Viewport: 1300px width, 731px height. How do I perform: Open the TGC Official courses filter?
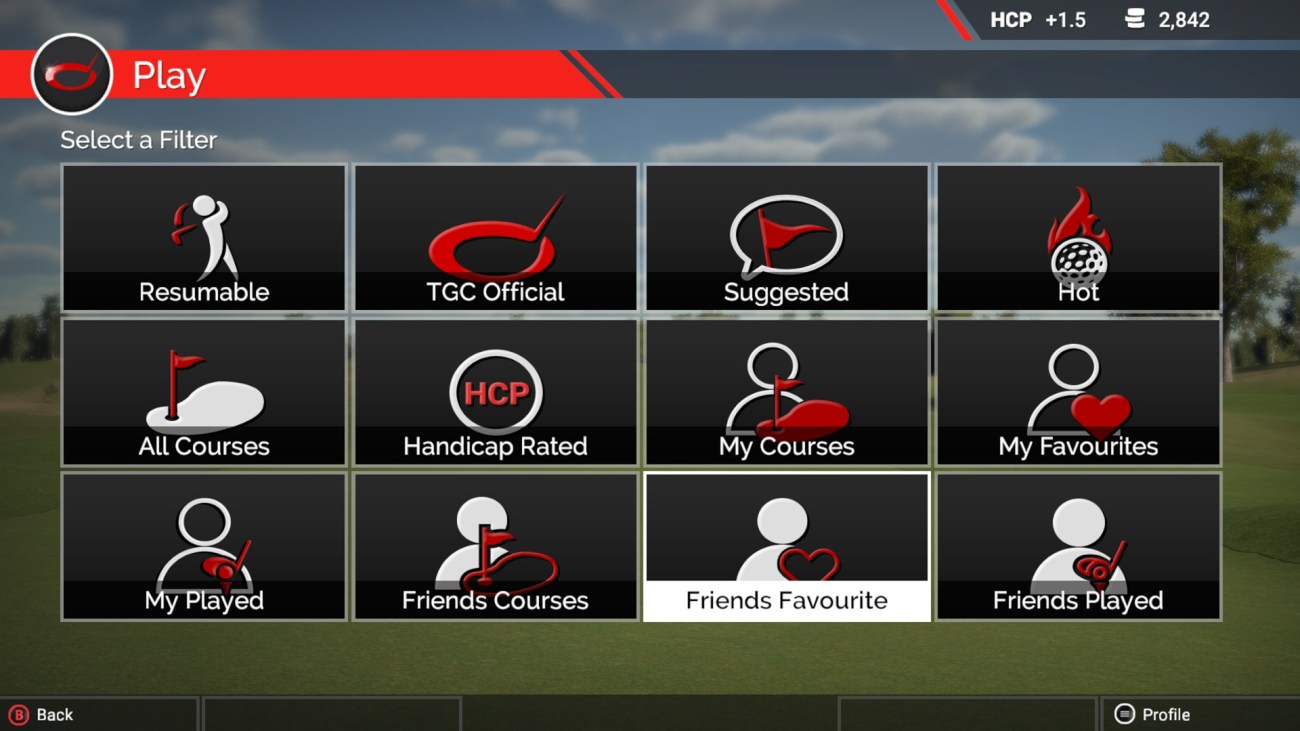pyautogui.click(x=494, y=237)
